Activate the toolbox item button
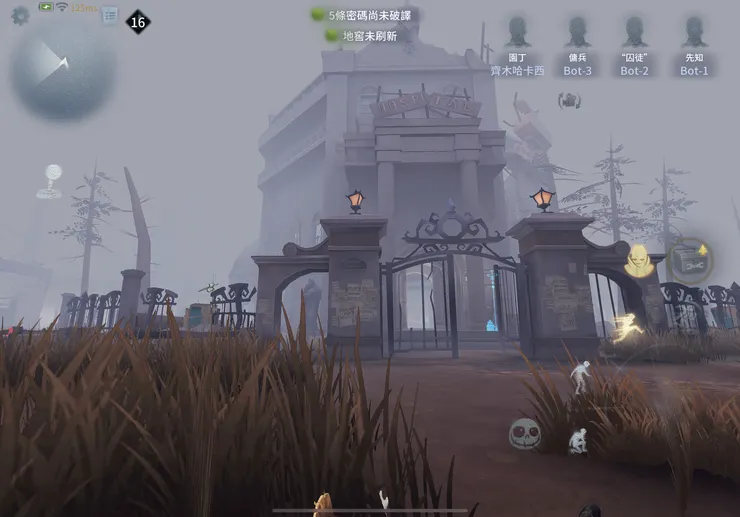The image size is (740, 517). click(x=690, y=261)
